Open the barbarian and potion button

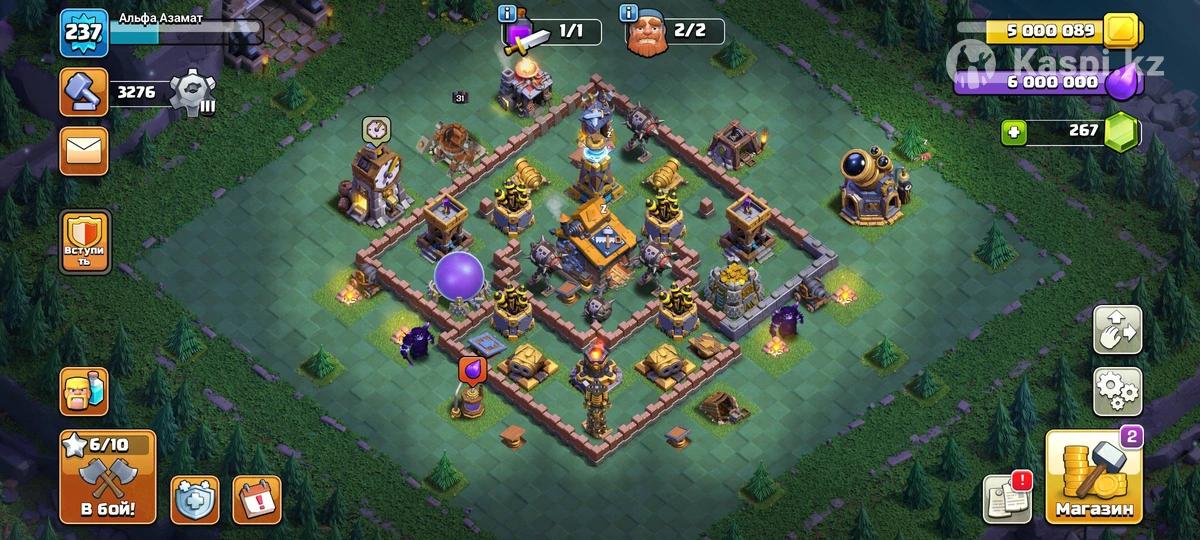(x=84, y=392)
